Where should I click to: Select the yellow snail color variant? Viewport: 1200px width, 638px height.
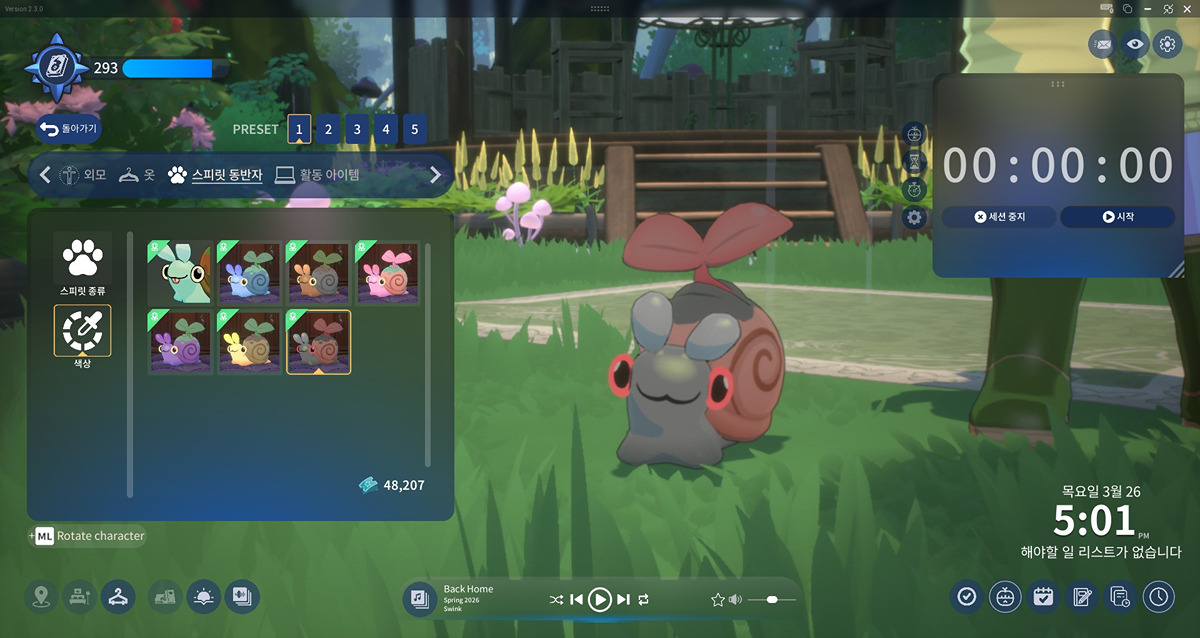(x=250, y=342)
